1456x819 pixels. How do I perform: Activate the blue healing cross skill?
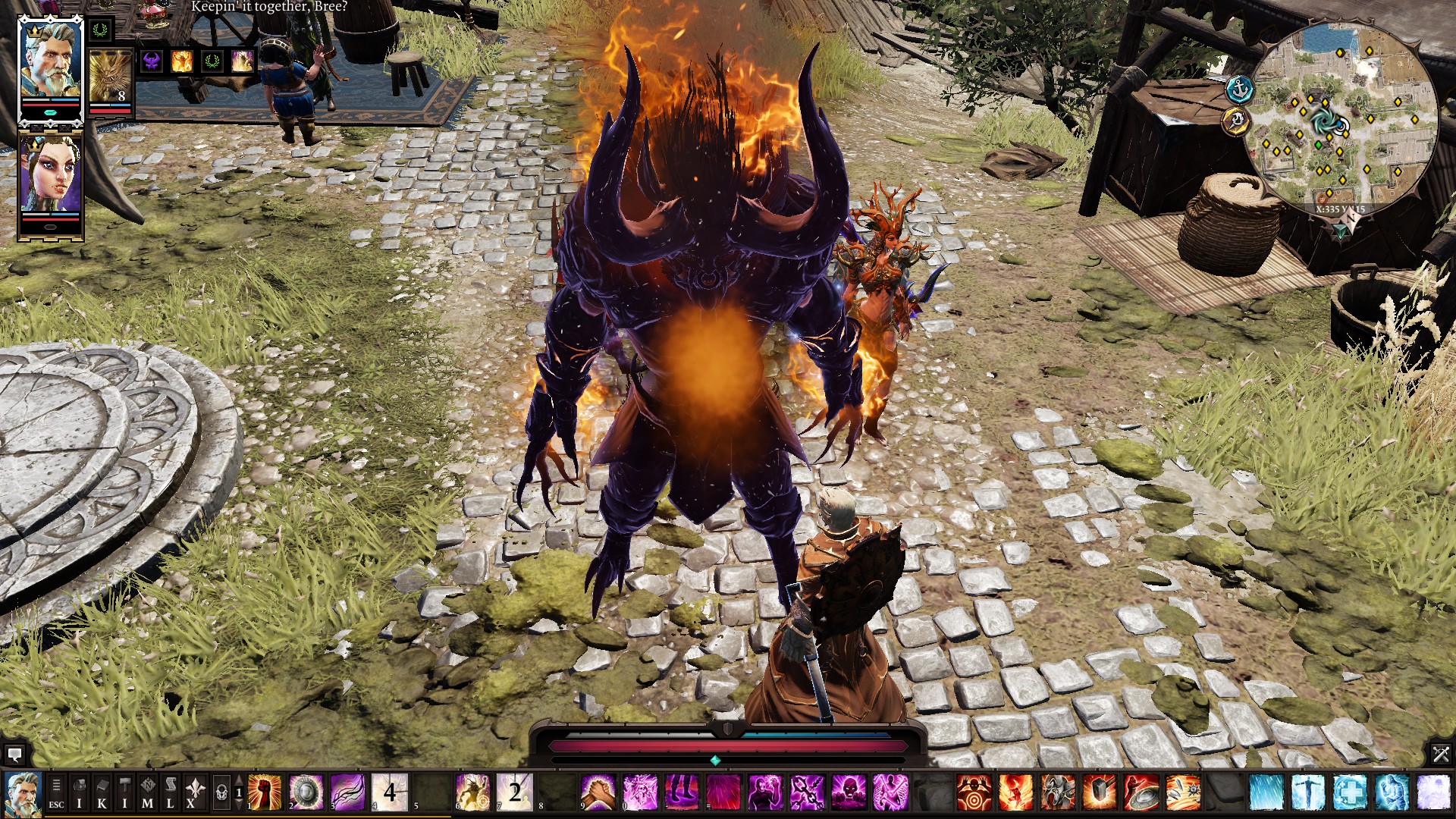pos(1349,792)
